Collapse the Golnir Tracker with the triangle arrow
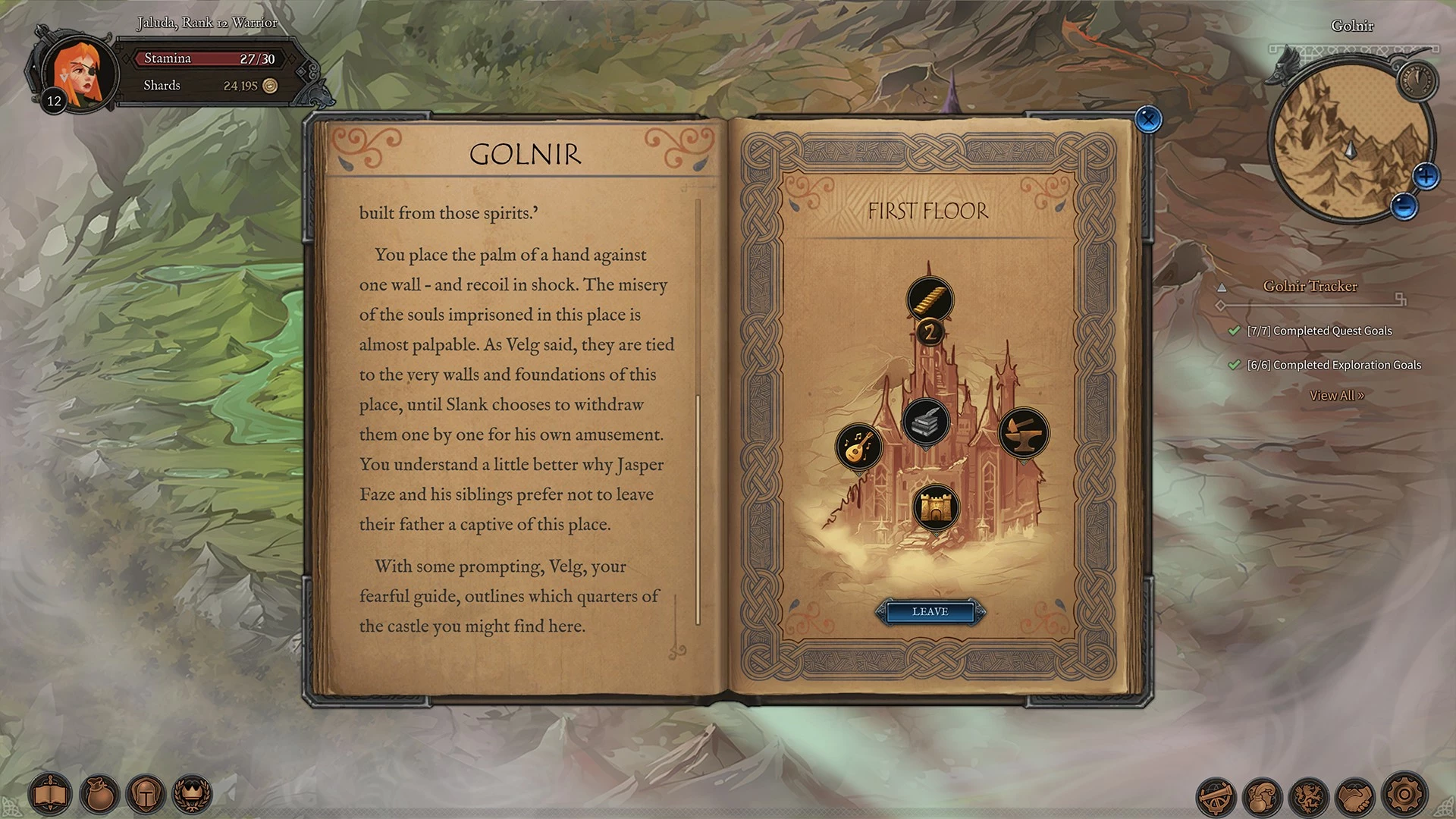Screen dimensions: 1456x819 pyautogui.click(x=1222, y=287)
